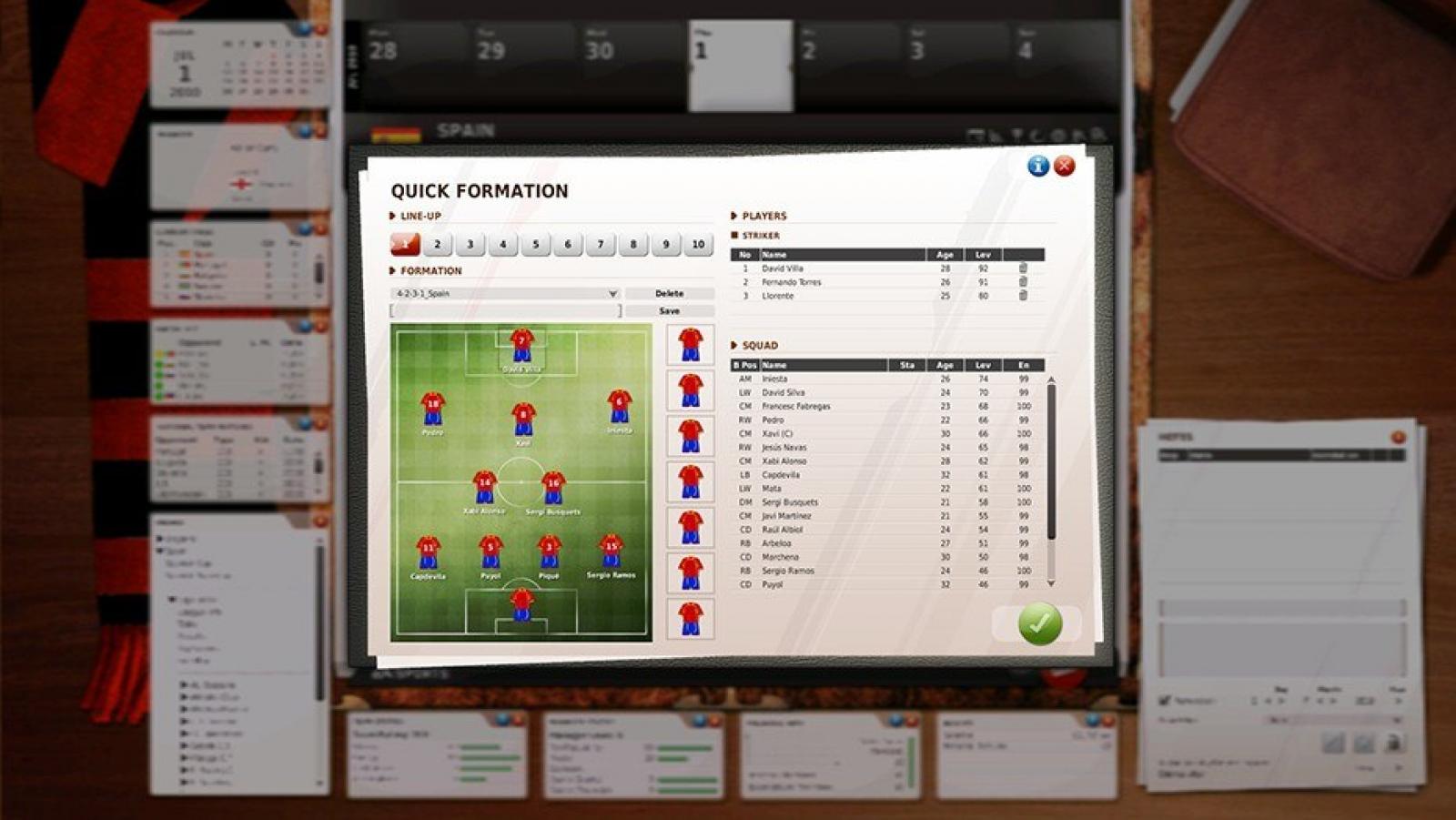Confirm formation with the green checkmark button
This screenshot has width=1456, height=820.
tap(1039, 624)
